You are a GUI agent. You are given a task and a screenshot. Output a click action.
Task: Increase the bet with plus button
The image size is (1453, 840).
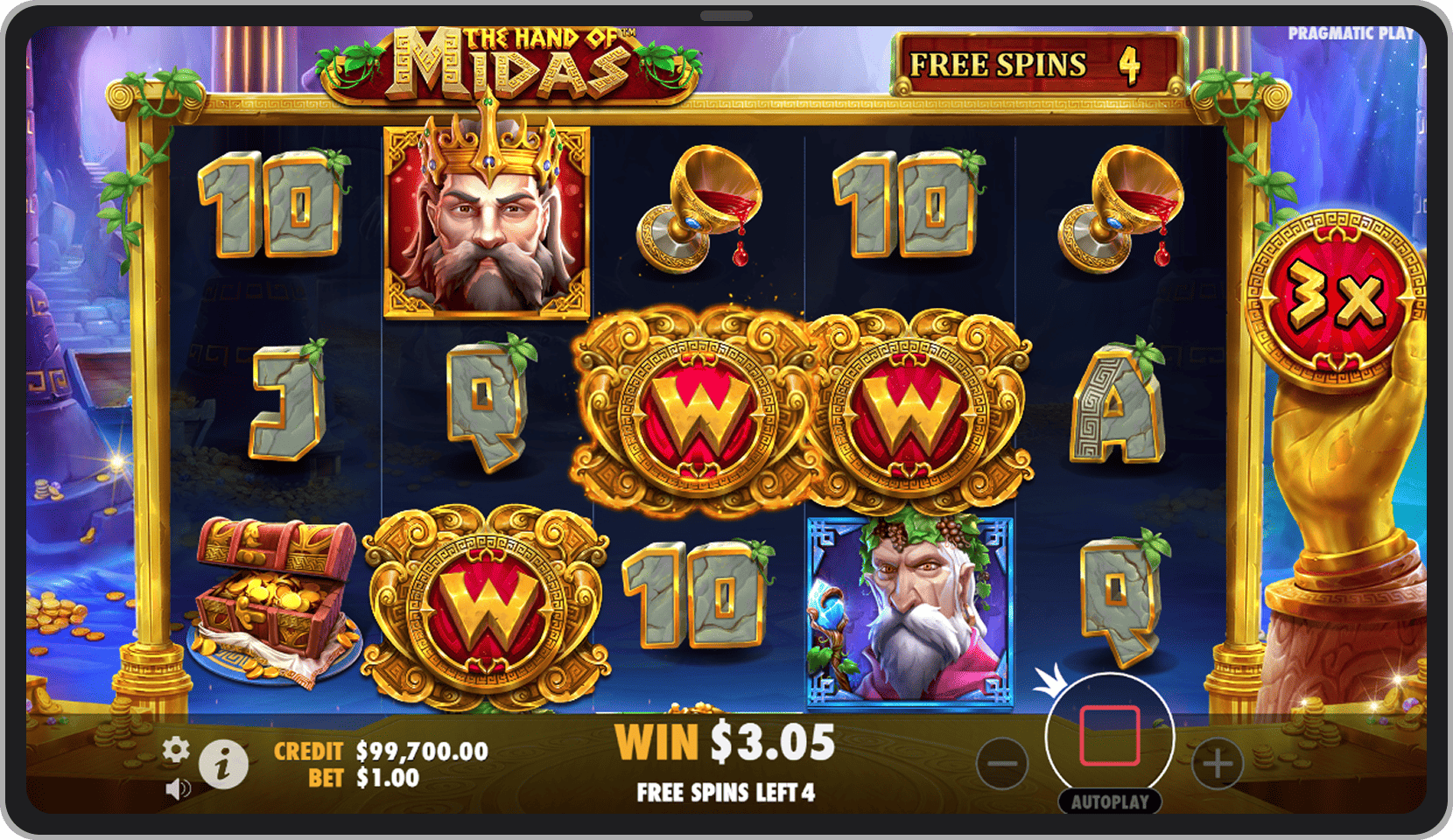(x=1217, y=763)
